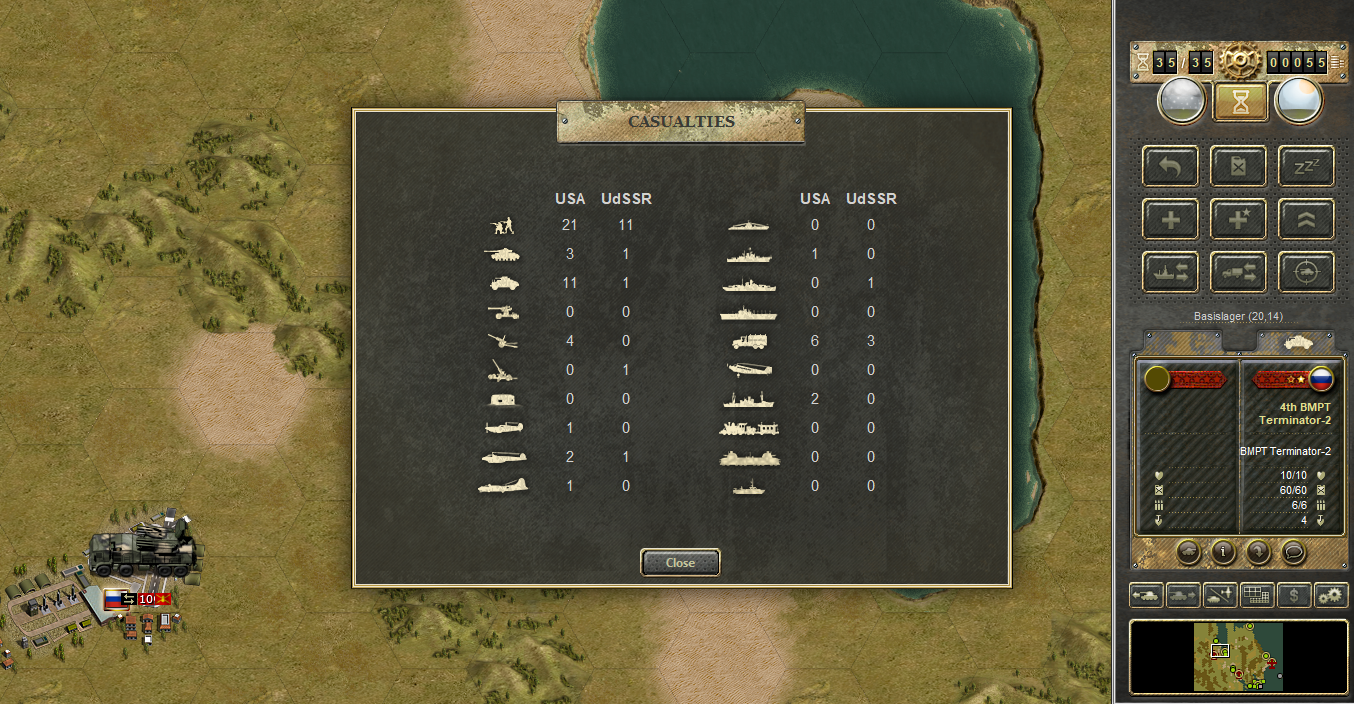
Task: Click the plus-with-star elite reinforcement button
Action: (x=1238, y=219)
